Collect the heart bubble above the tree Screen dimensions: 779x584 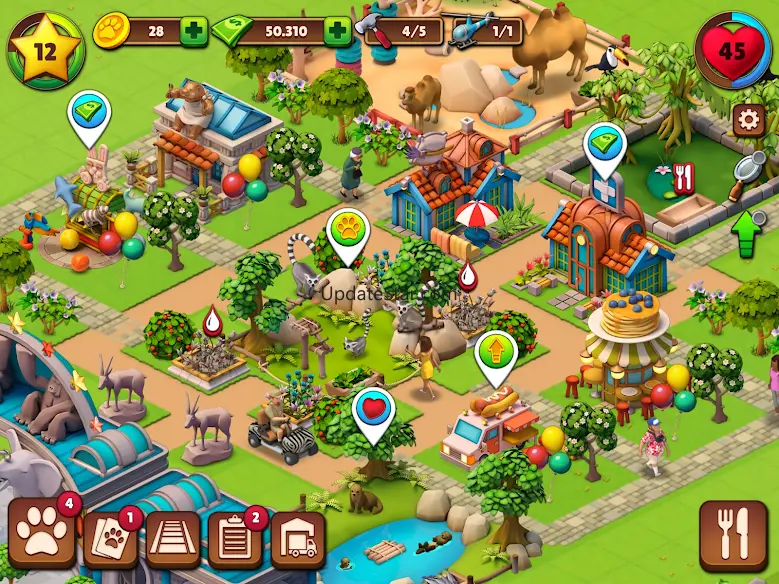click(x=372, y=410)
